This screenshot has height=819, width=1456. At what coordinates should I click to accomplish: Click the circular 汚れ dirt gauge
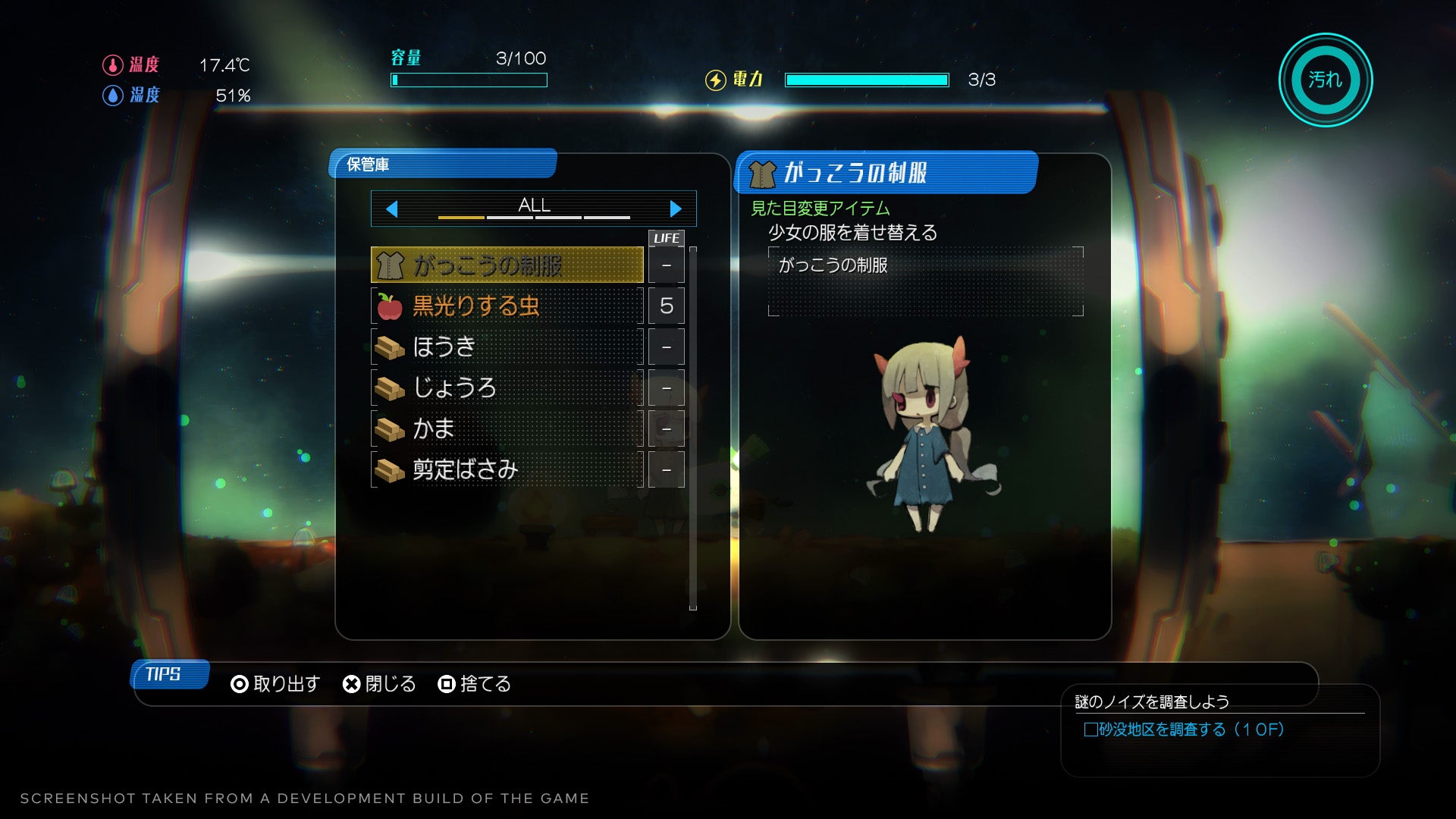click(x=1325, y=80)
